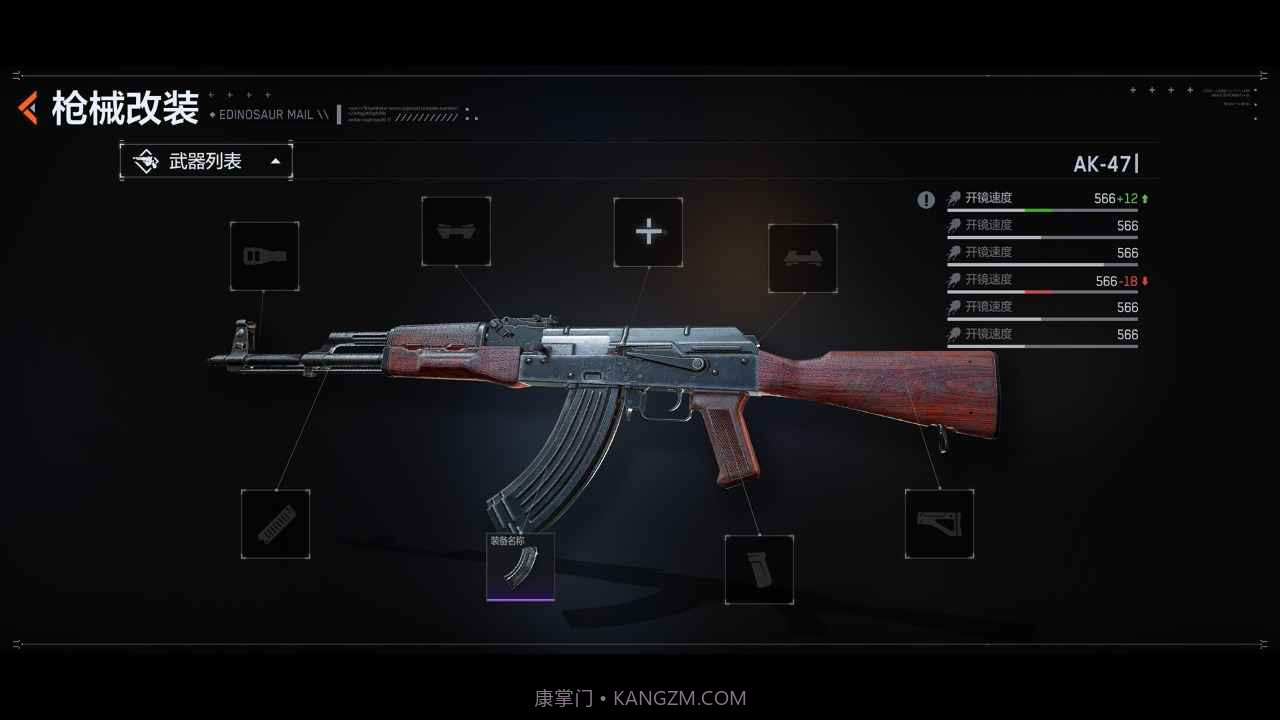The height and width of the screenshot is (720, 1280).
Task: Collapse the 武器列表 dropdown using its chevron
Action: pos(274,160)
